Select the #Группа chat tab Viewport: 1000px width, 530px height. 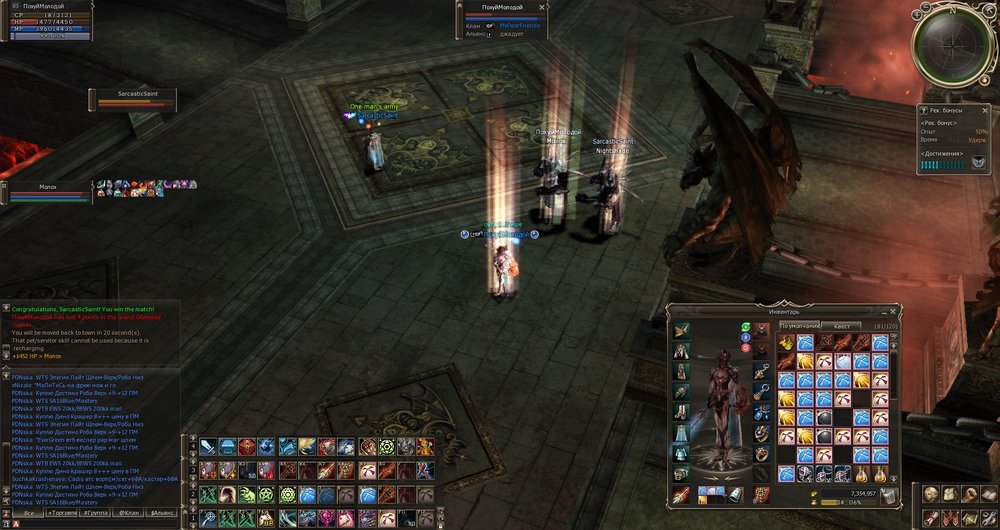98,512
